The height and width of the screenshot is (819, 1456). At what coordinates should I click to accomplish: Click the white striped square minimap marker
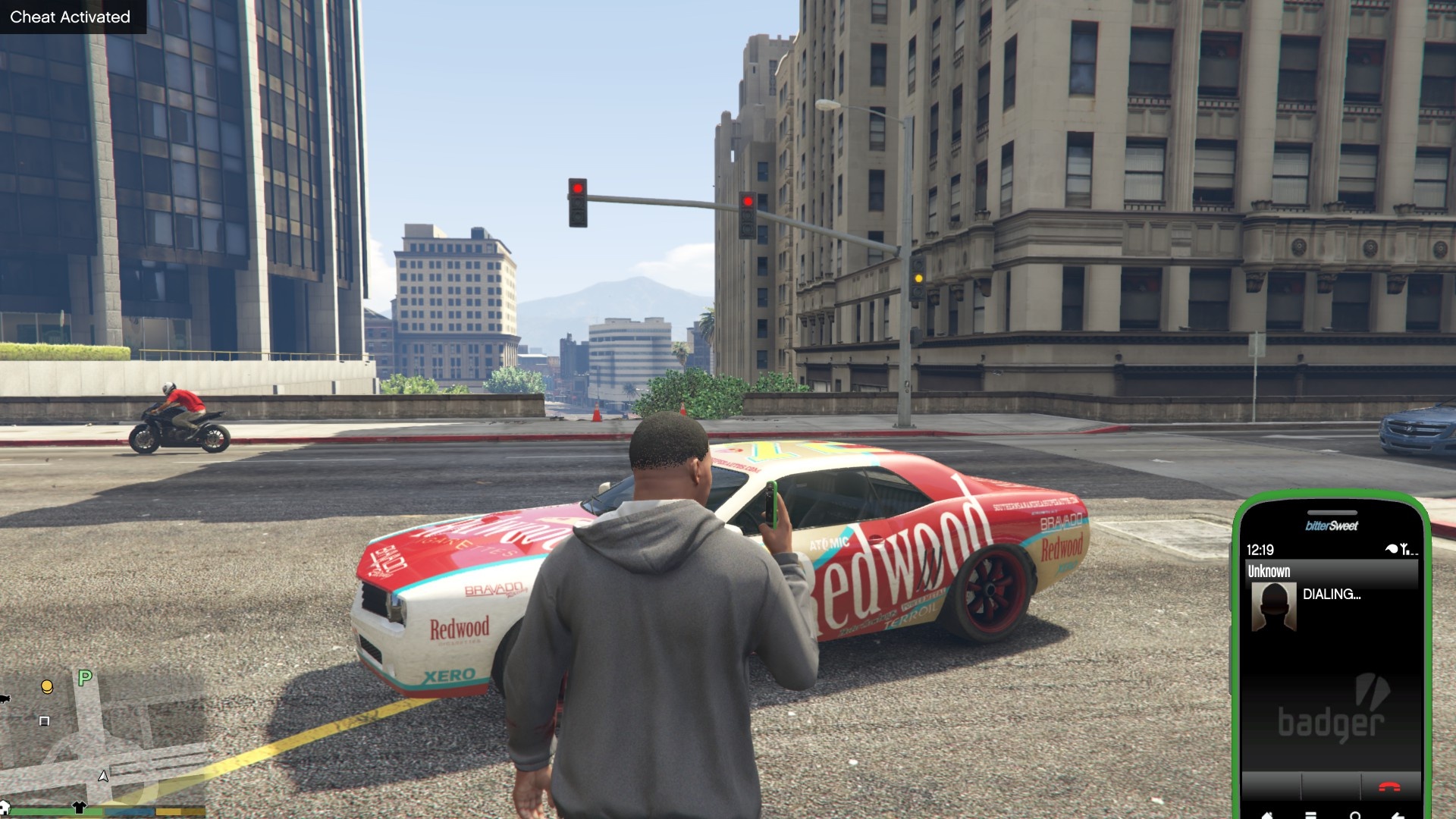pyautogui.click(x=44, y=721)
